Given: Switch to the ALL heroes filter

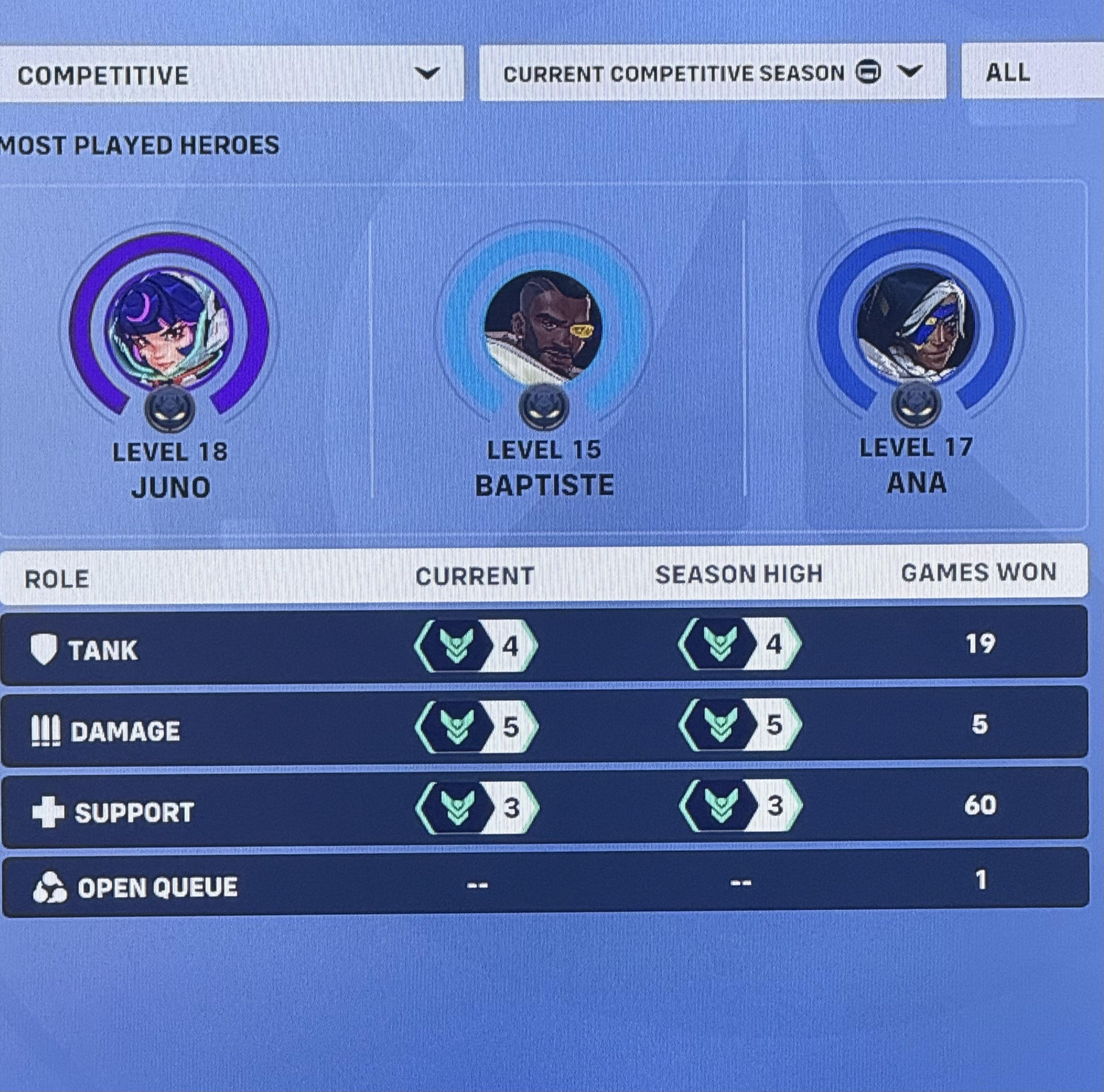Looking at the screenshot, I should coord(1009,73).
